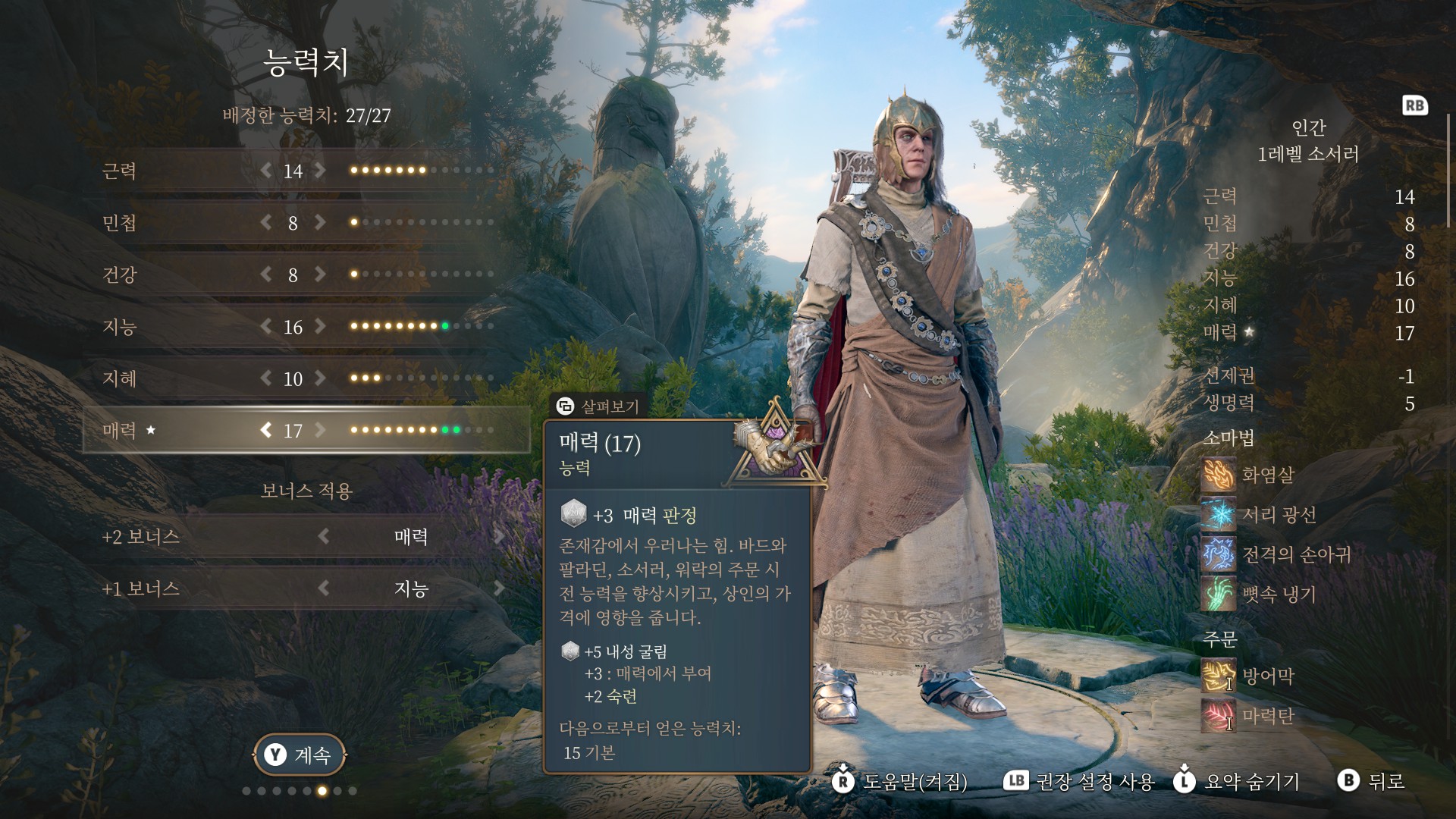Image resolution: width=1456 pixels, height=819 pixels.
Task: Inspect the 마력탄 spell icon
Action: [1218, 716]
